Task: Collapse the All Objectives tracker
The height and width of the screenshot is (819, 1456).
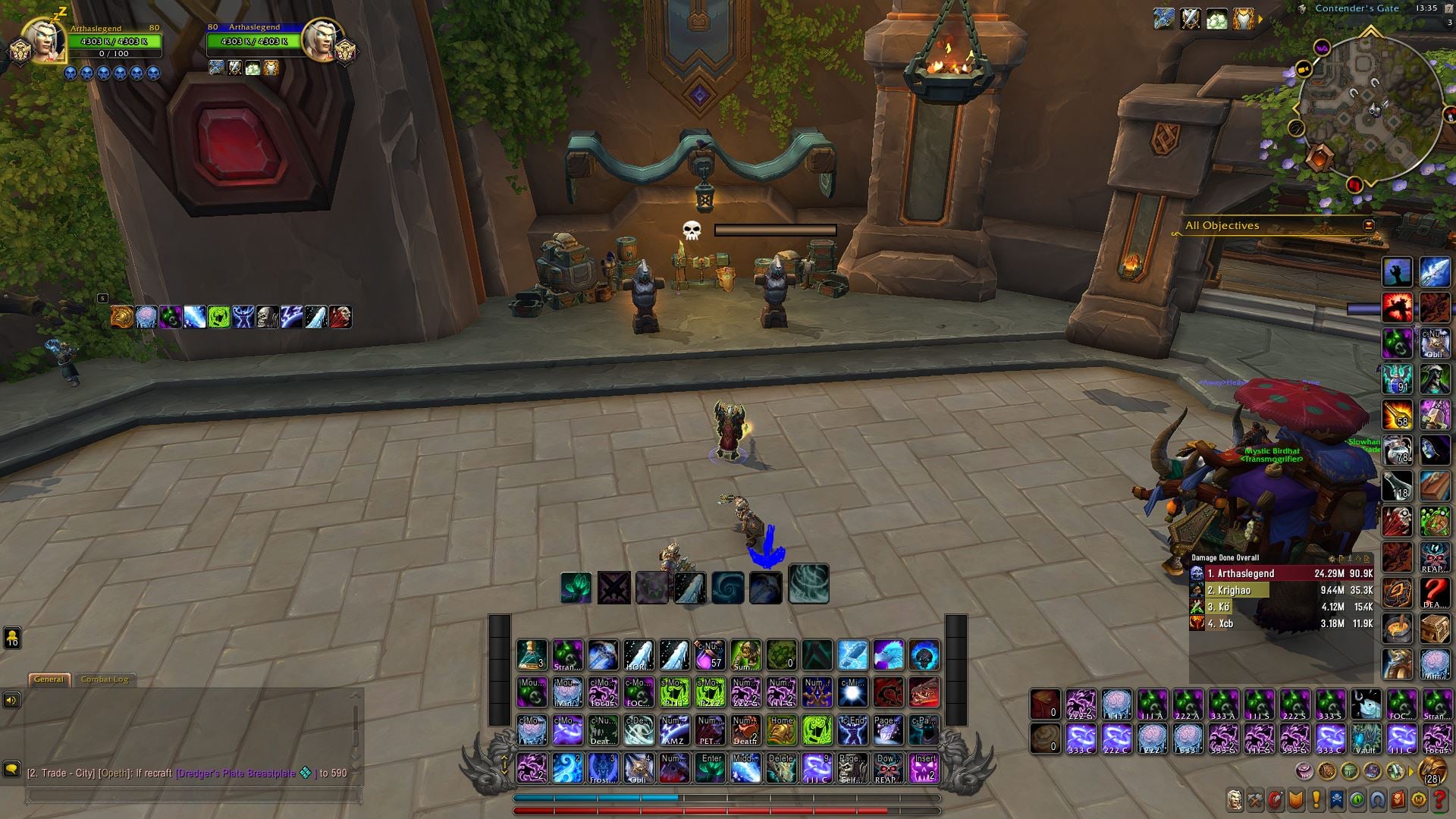Action: point(1368,225)
